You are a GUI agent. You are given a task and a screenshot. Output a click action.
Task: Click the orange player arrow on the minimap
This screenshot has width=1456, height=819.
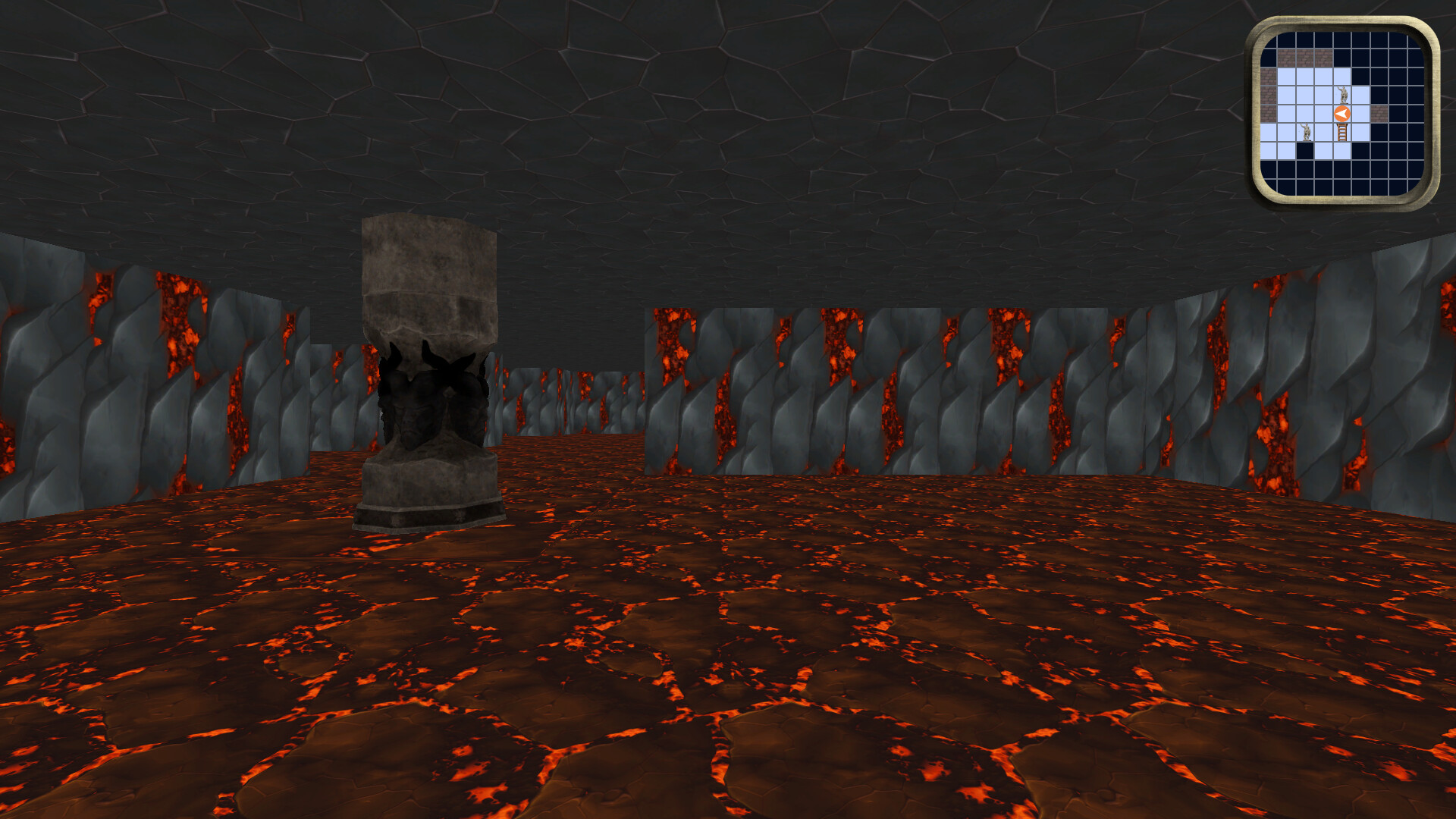[1341, 113]
